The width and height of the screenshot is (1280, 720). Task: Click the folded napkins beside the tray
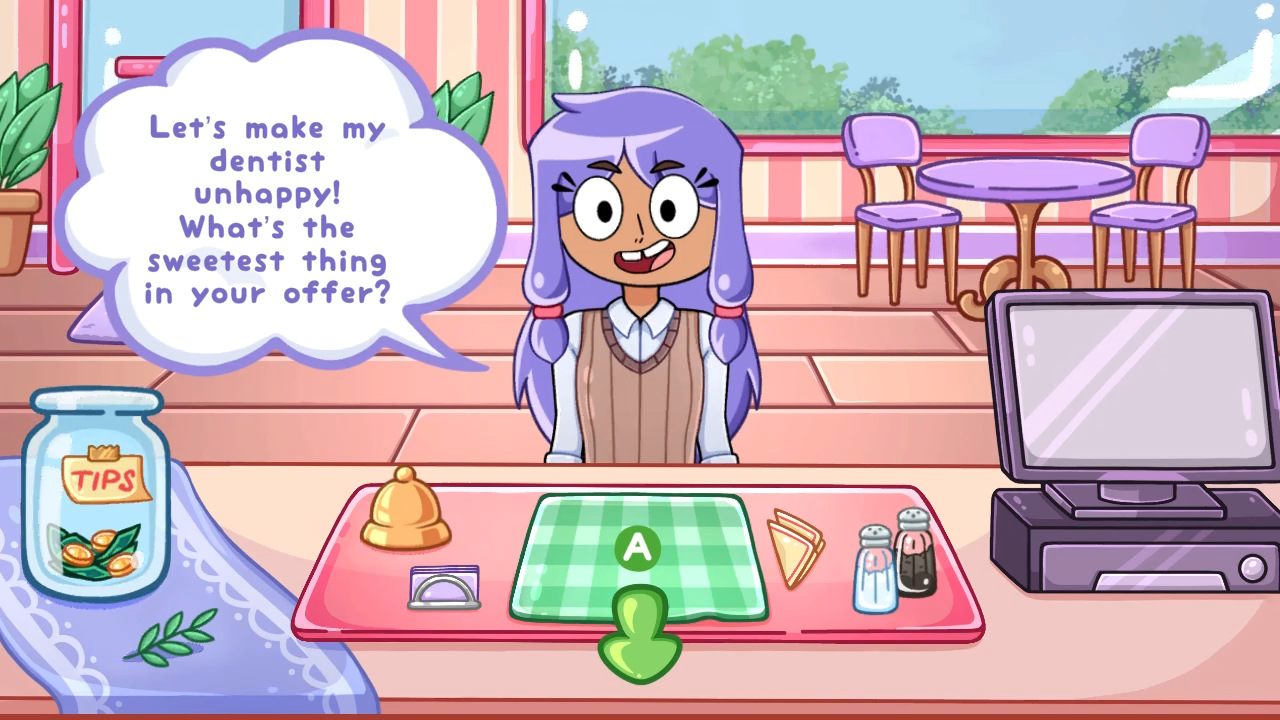(x=795, y=545)
